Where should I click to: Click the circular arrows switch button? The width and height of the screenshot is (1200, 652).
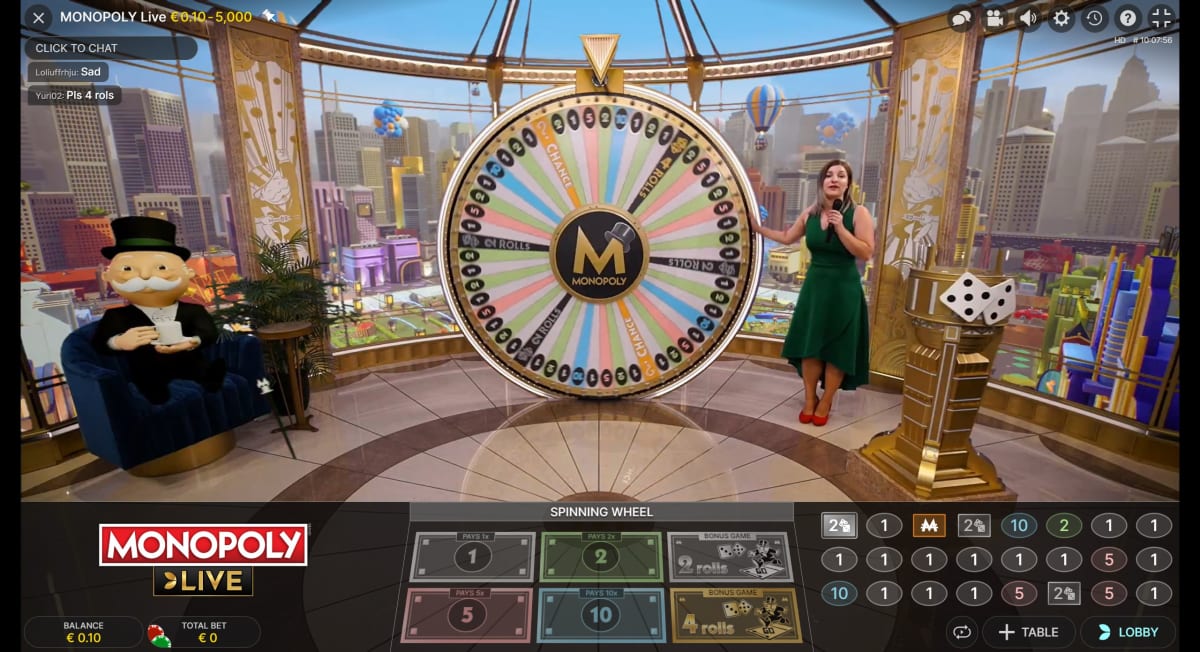tap(962, 632)
